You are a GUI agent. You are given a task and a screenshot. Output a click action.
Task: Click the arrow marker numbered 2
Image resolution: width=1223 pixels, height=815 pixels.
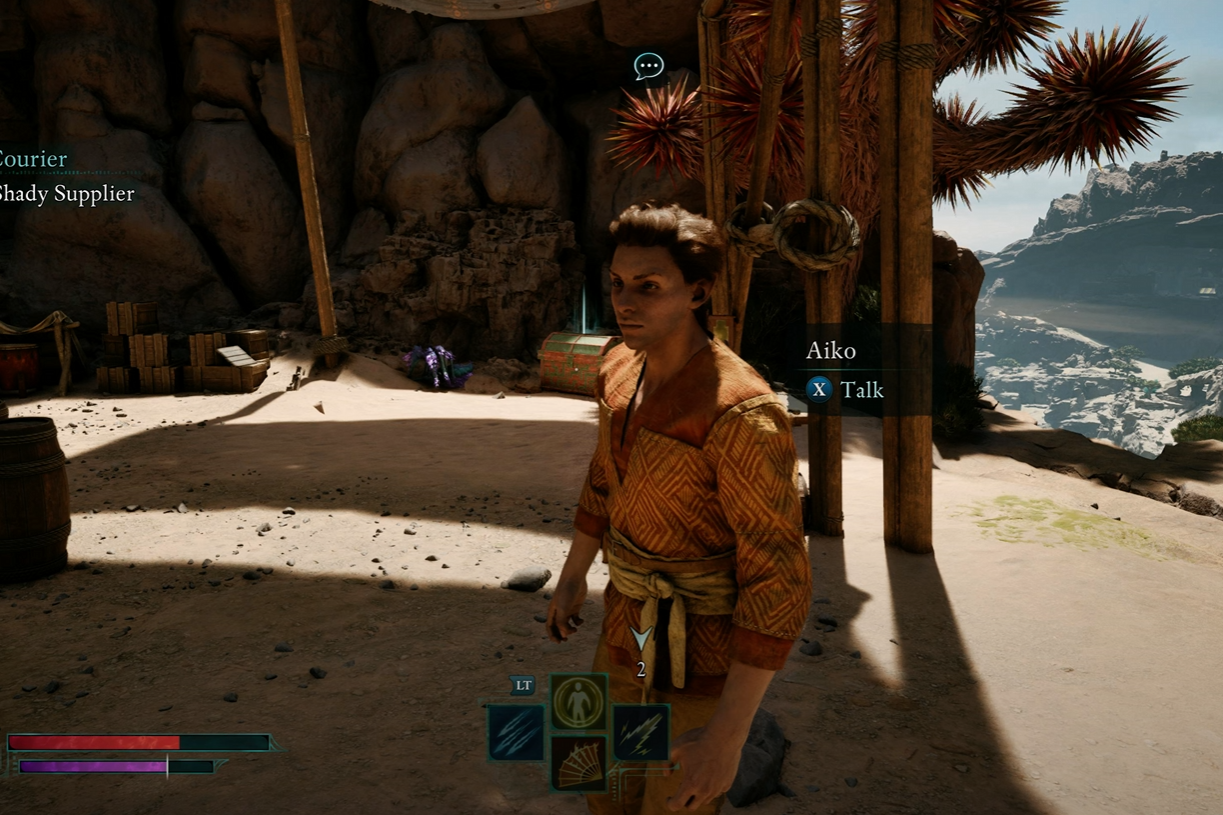[641, 639]
